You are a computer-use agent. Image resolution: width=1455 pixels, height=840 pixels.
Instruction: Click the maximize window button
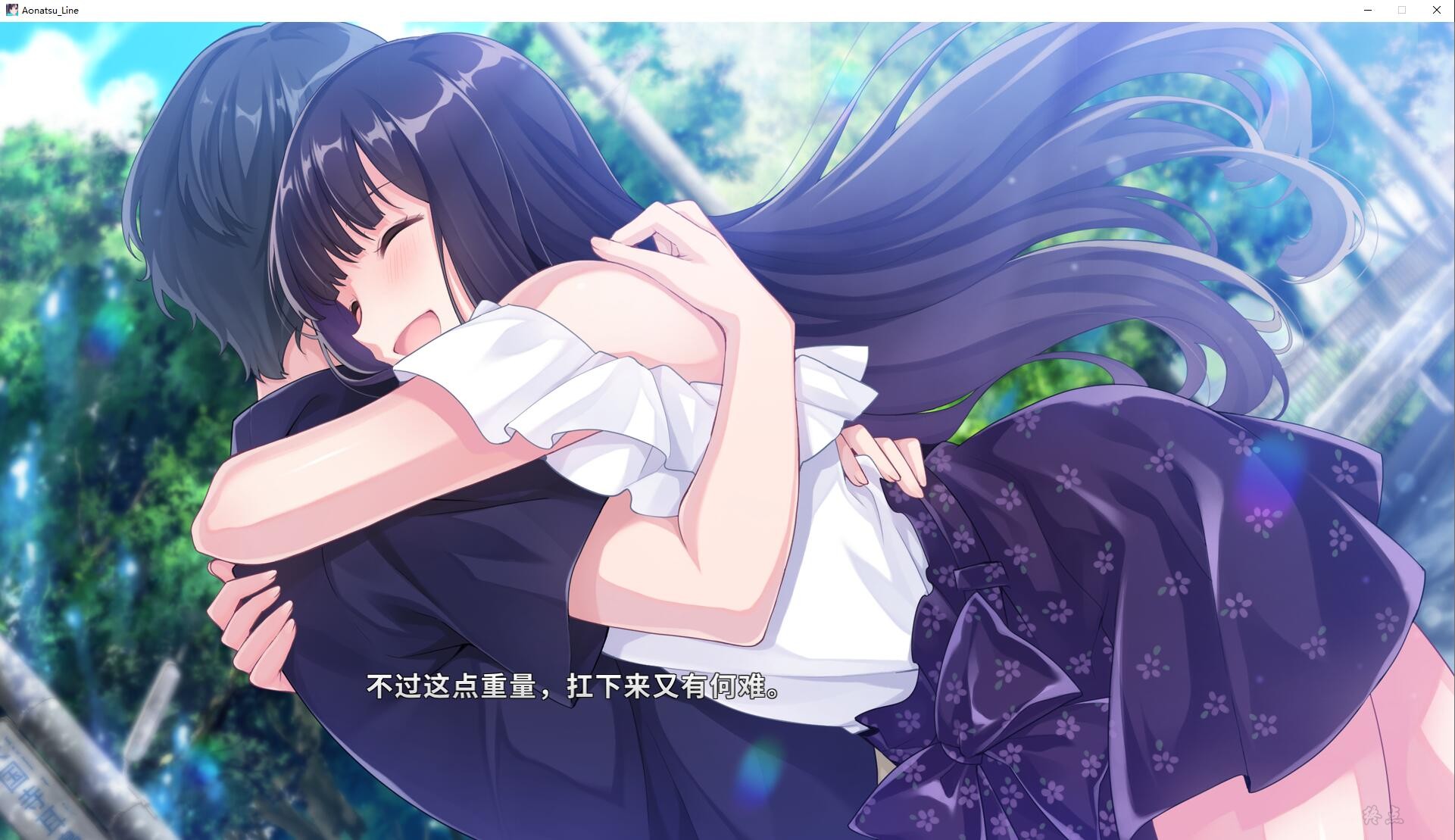(1401, 10)
